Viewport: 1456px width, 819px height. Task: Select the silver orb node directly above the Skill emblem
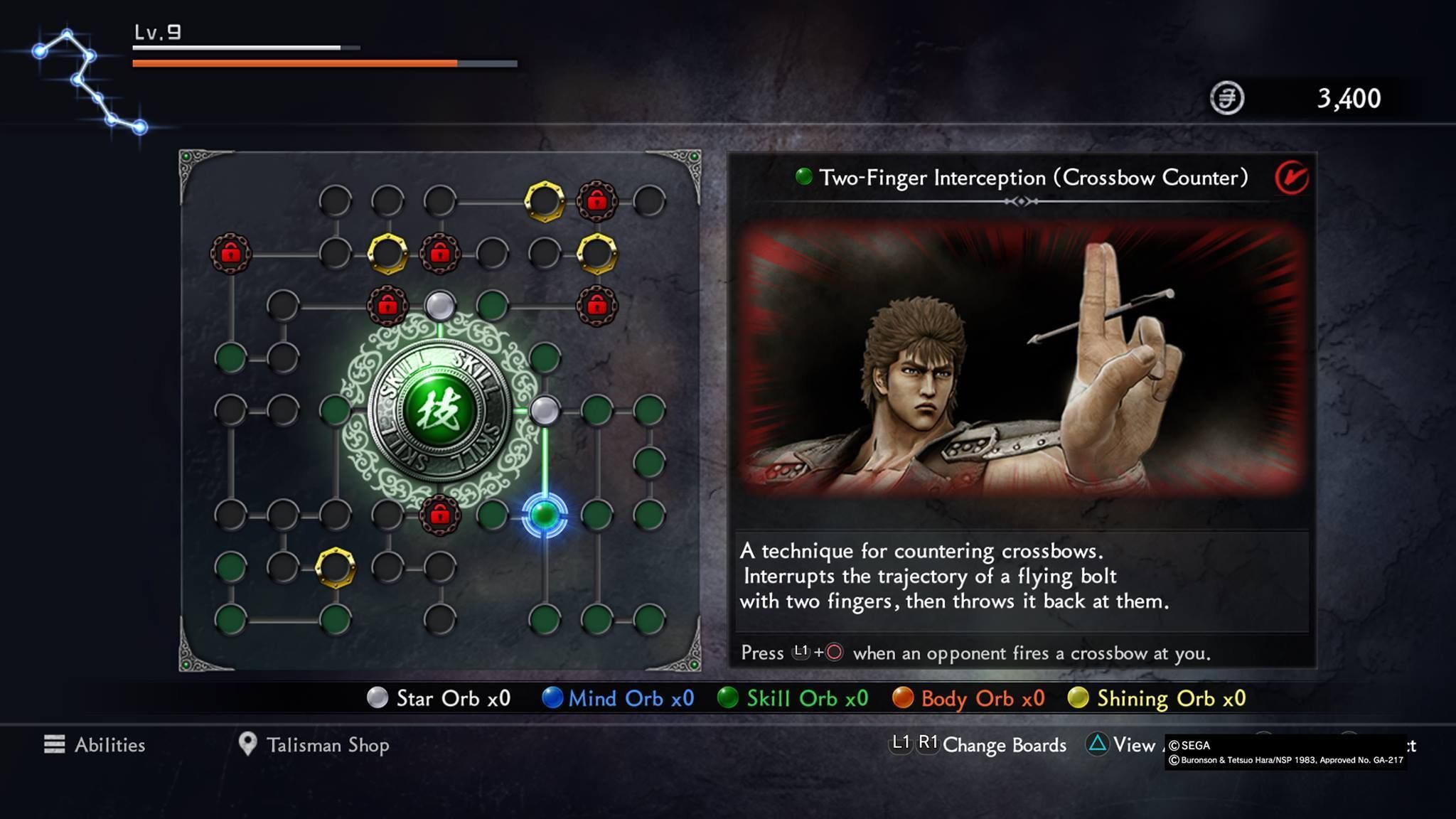440,306
